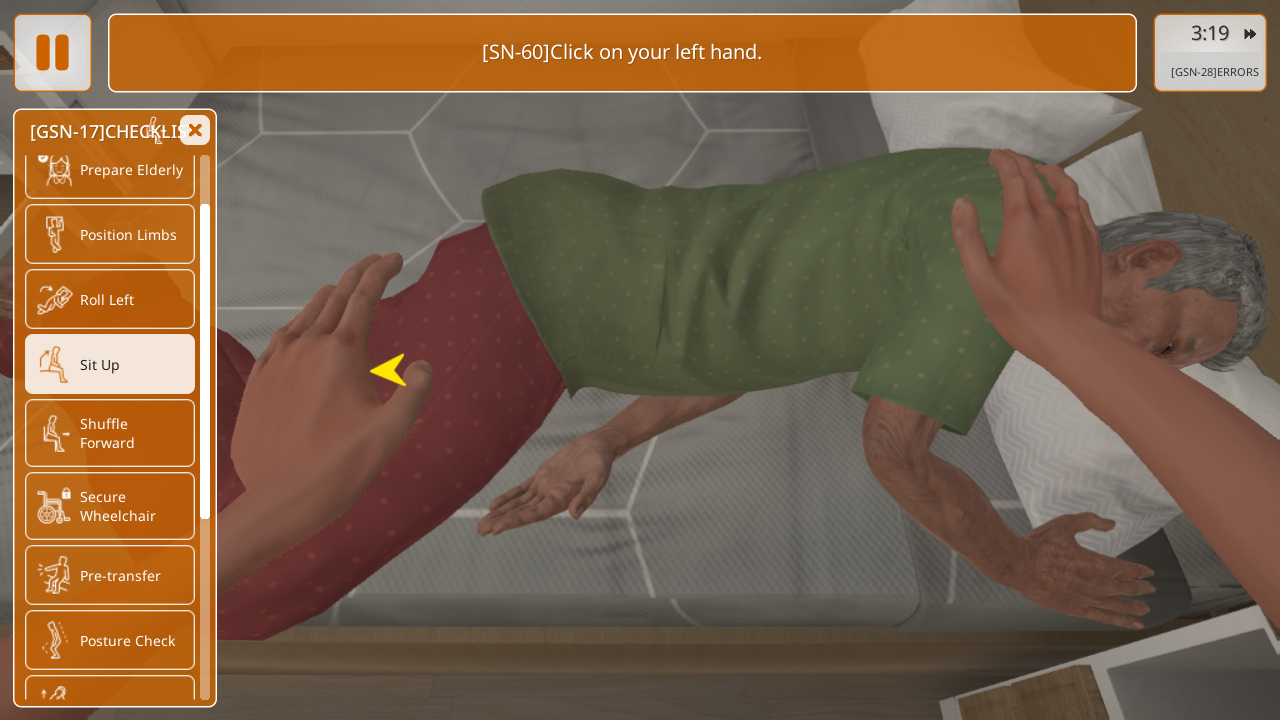Open the Roll Left checklist step
The height and width of the screenshot is (720, 1280).
click(x=110, y=299)
